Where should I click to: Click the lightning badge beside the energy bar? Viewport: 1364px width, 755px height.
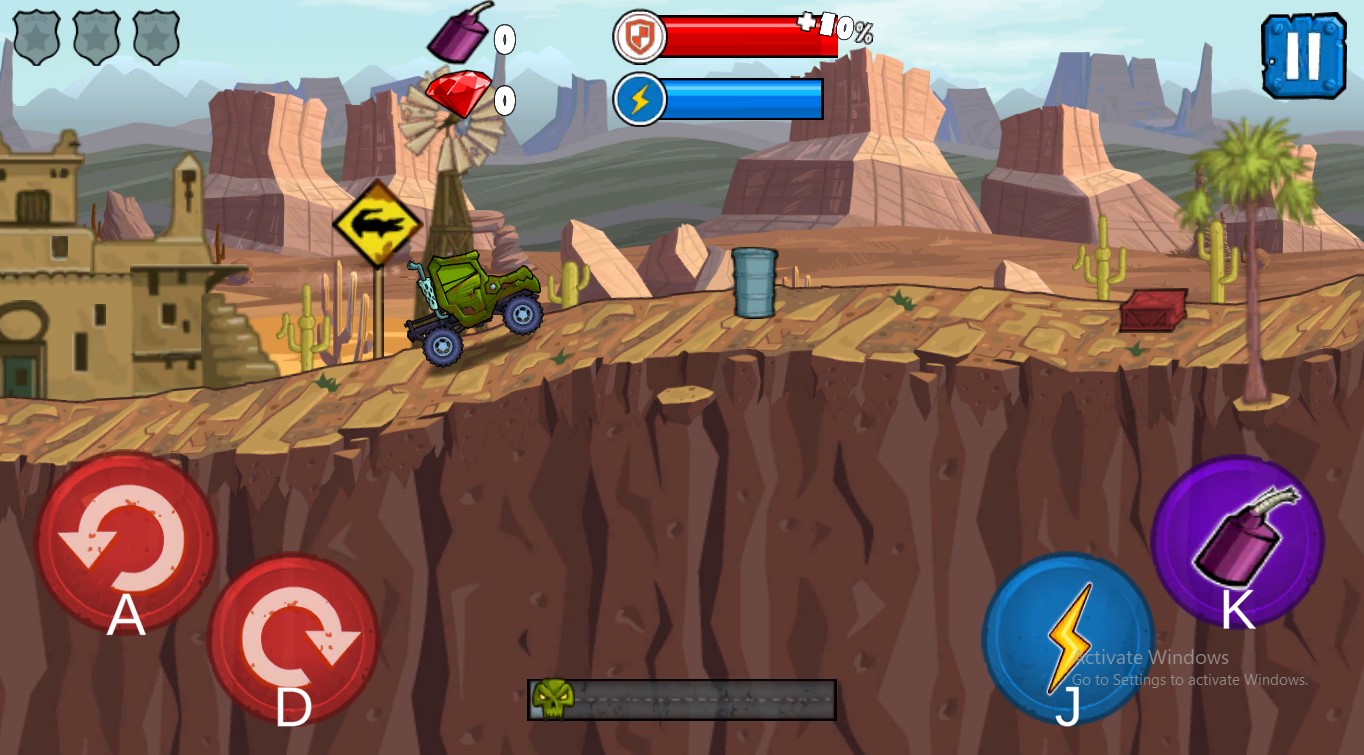[640, 99]
